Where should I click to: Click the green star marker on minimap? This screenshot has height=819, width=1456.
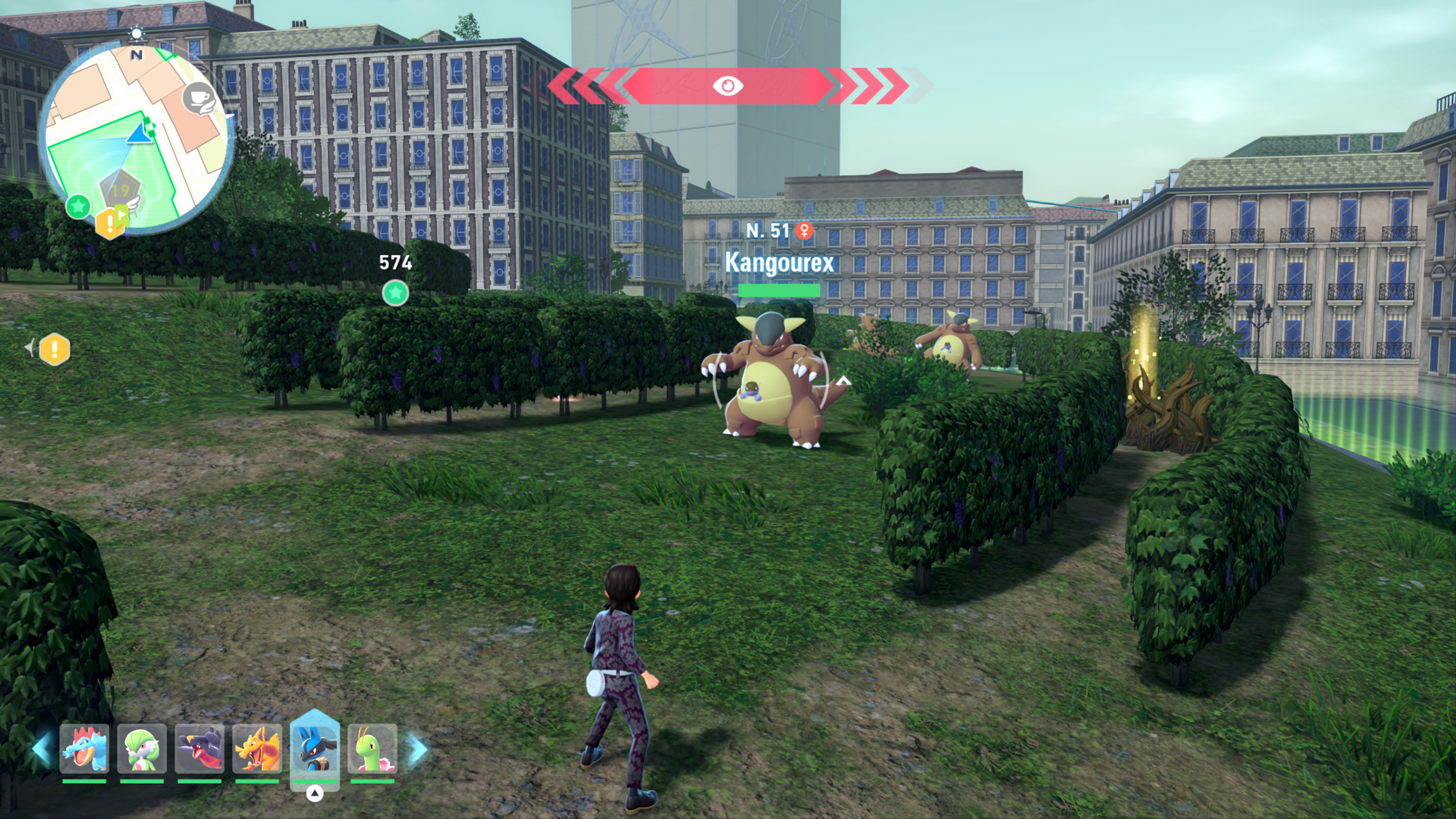78,206
